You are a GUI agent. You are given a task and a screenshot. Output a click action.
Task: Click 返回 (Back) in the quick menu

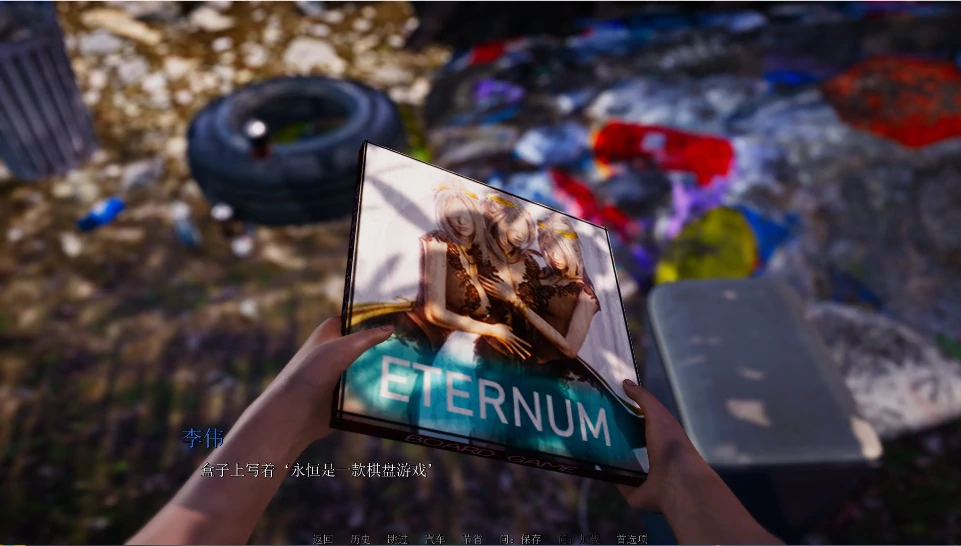click(321, 539)
